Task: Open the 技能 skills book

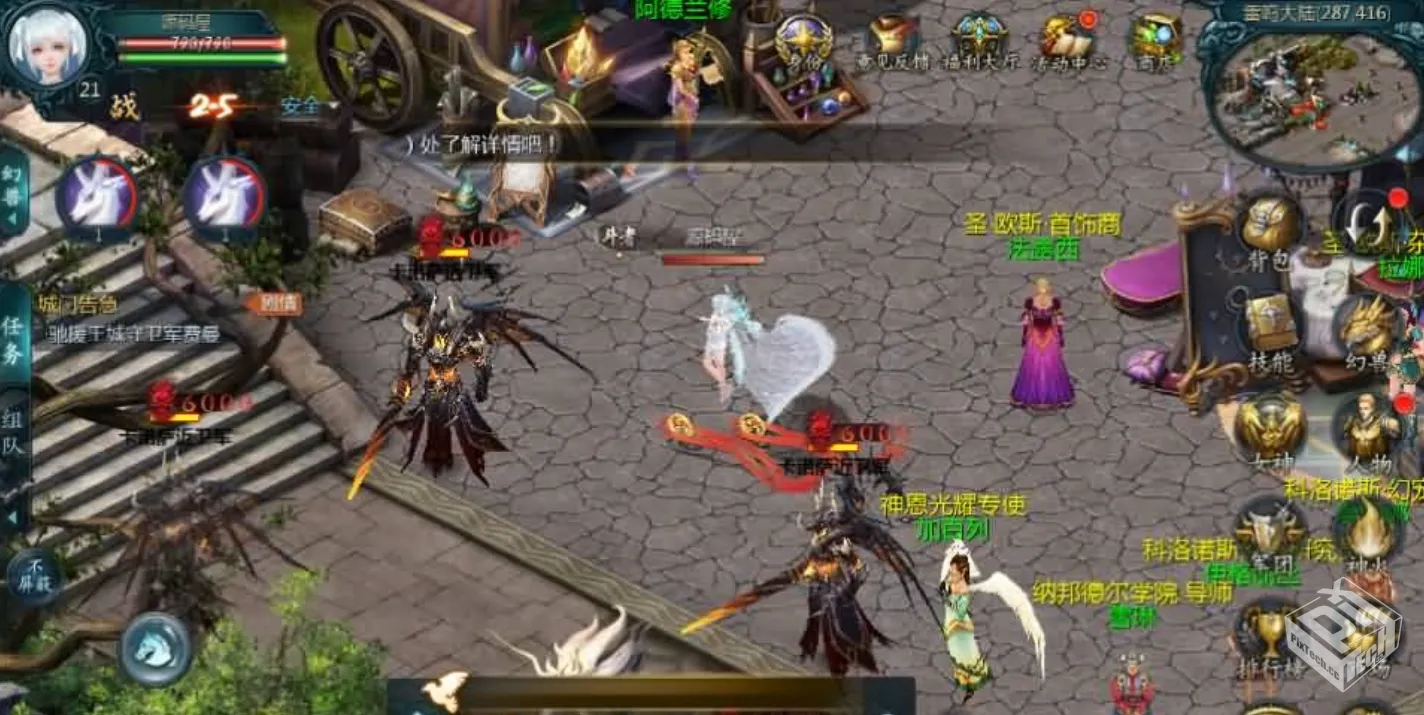Action: (x=1272, y=327)
